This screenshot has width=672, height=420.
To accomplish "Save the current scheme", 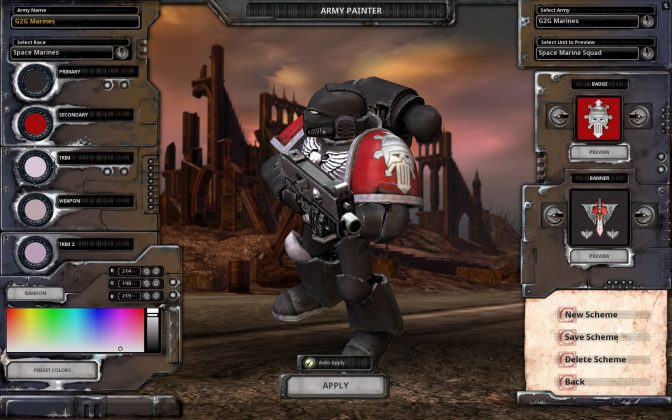I will pos(590,337).
